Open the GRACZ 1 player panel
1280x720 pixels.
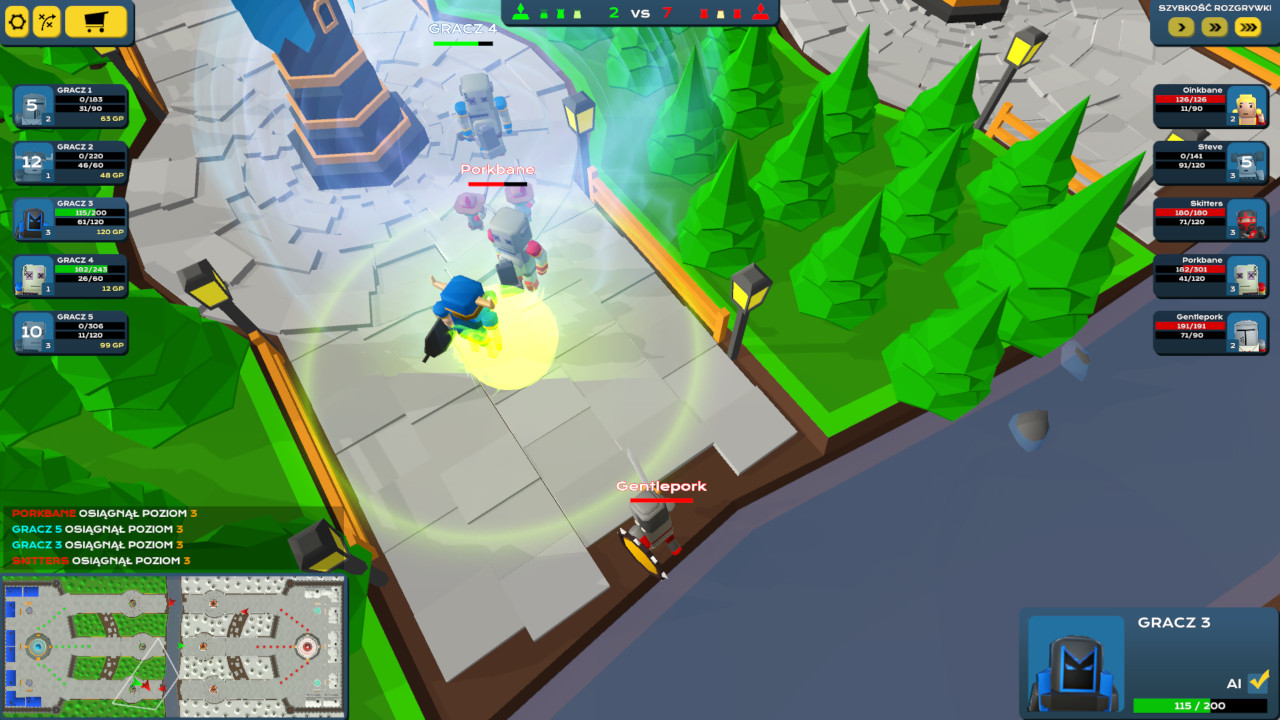[70, 105]
